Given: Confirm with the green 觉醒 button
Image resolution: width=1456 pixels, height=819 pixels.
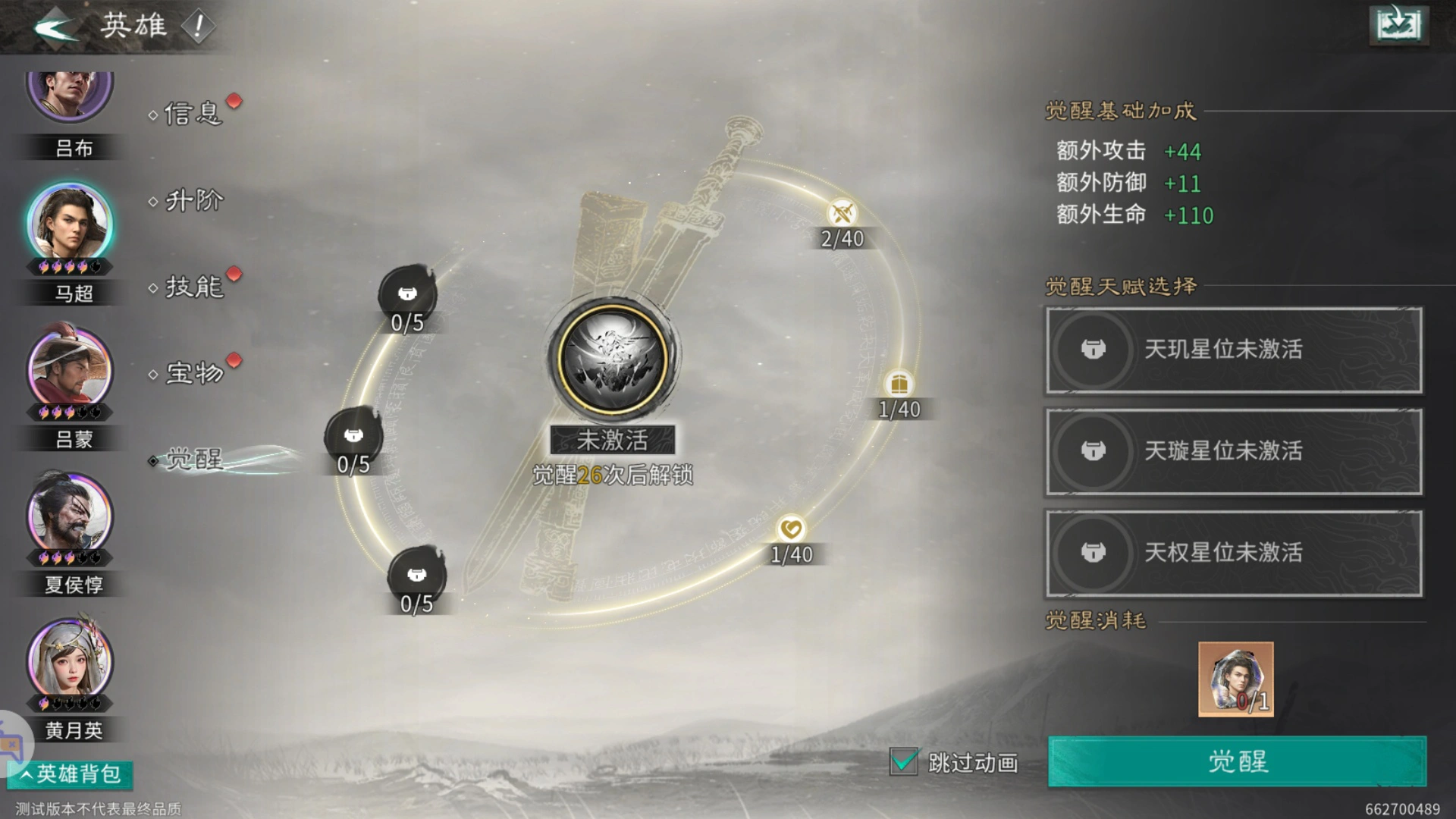Looking at the screenshot, I should 1237,761.
